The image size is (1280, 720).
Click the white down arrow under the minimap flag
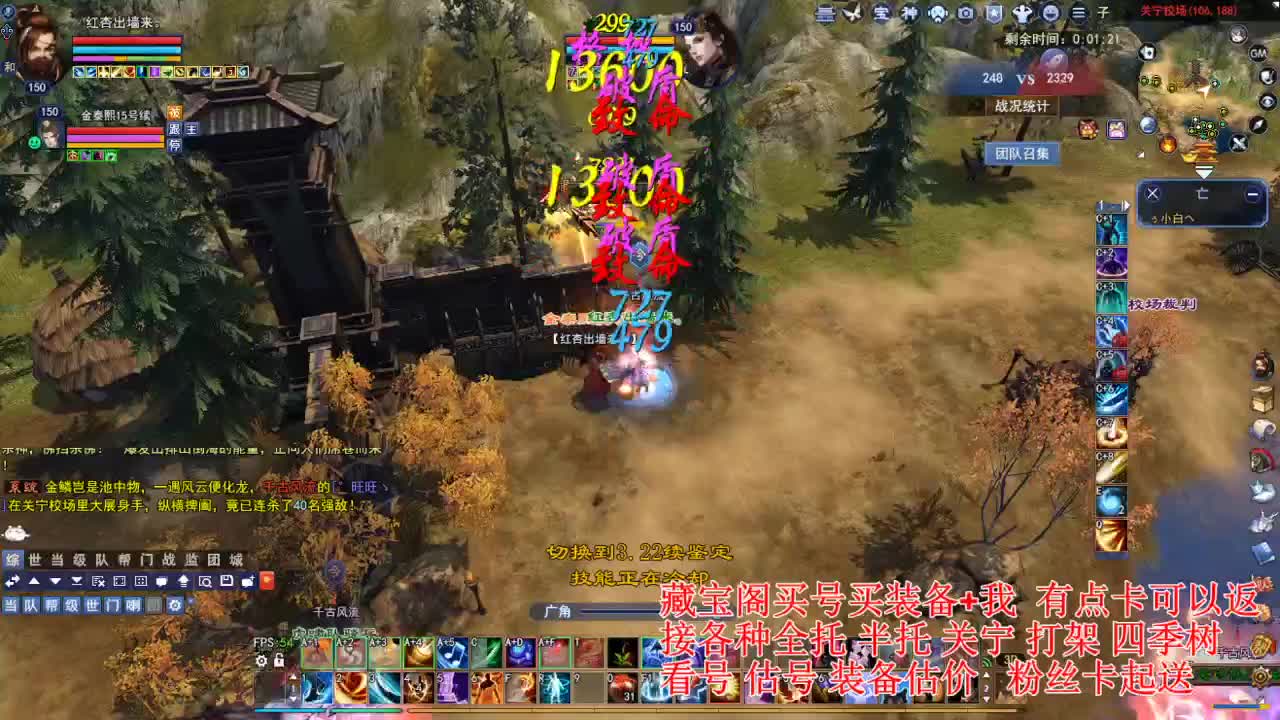coord(1204,171)
